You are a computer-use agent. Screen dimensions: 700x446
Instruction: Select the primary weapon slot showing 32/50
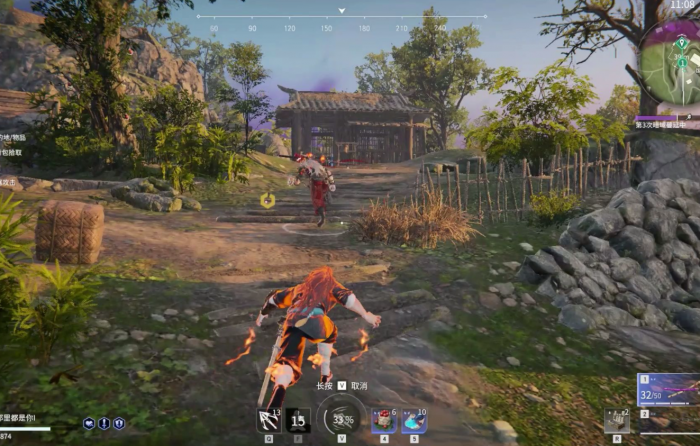click(668, 389)
